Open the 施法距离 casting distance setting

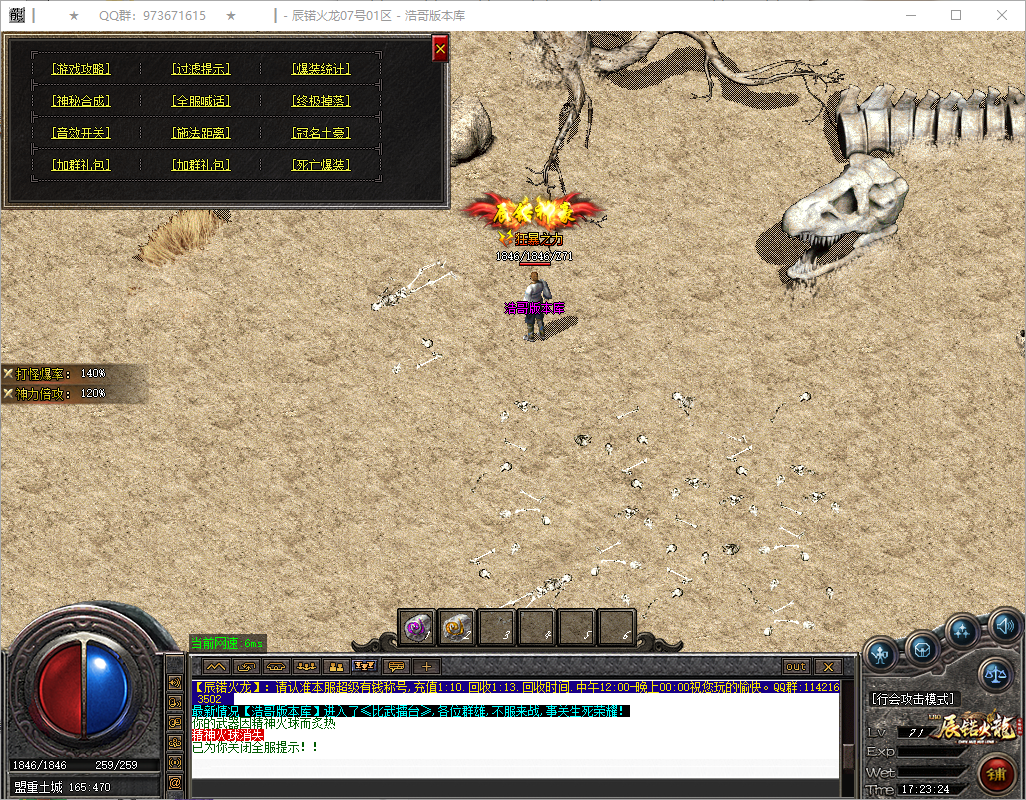click(x=201, y=133)
